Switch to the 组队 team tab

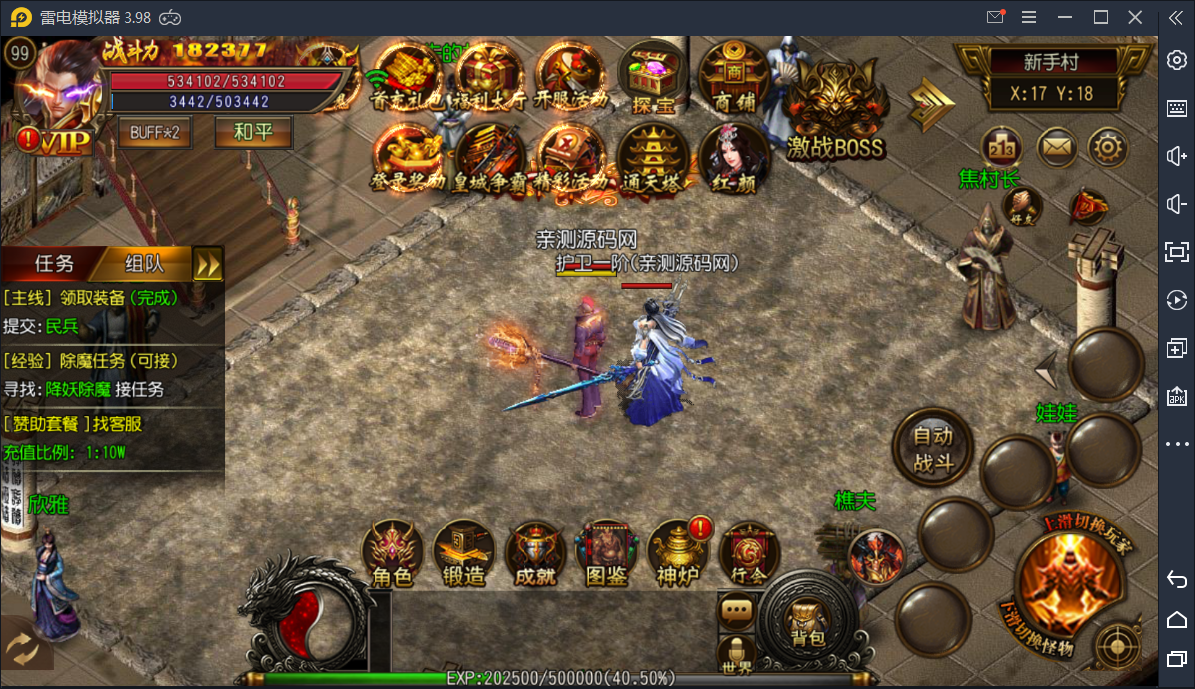[145, 264]
